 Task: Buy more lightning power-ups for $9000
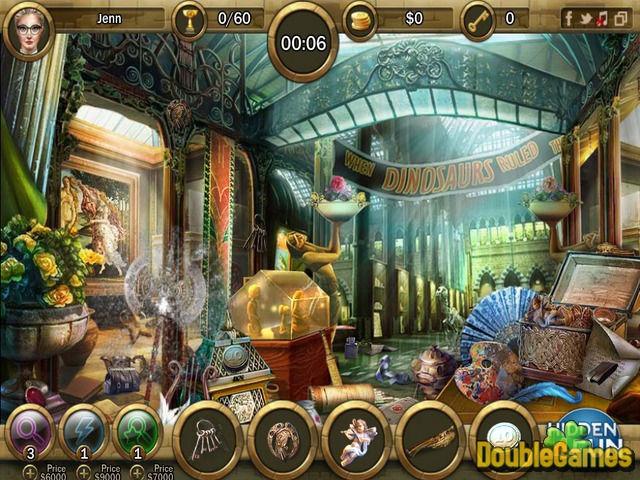pos(84,470)
